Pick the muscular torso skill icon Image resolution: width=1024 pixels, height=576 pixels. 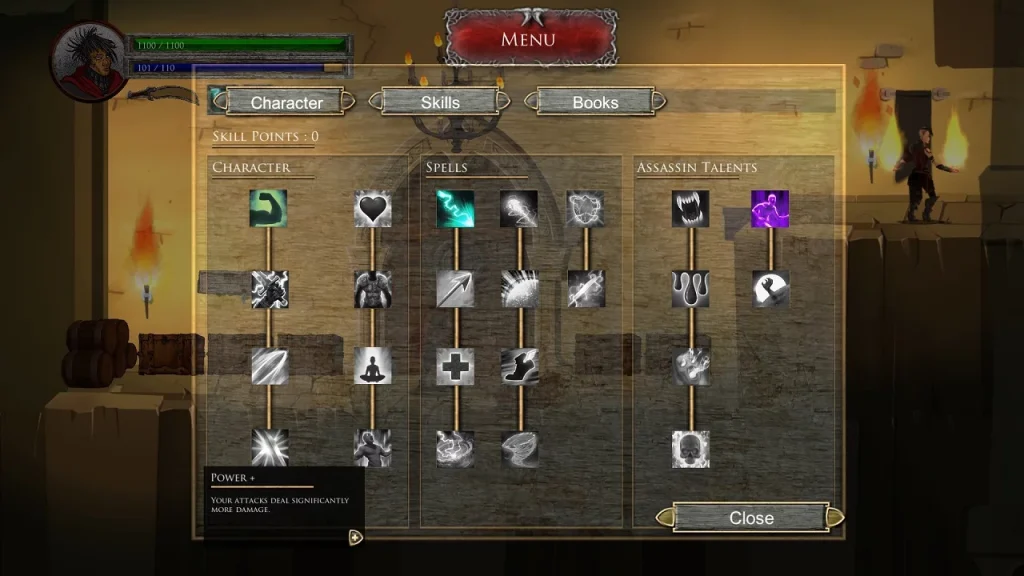click(x=372, y=289)
